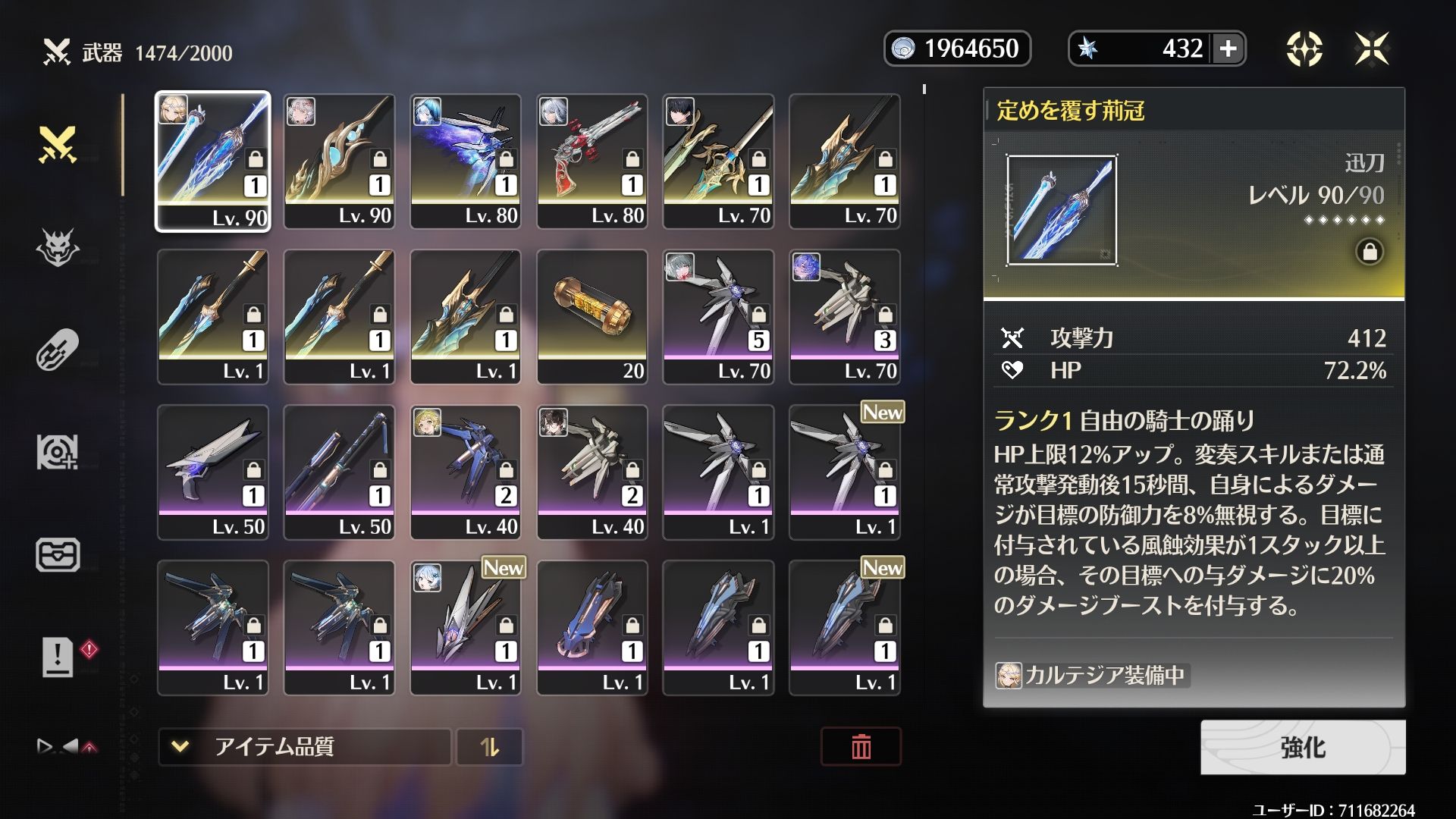The height and width of the screenshot is (819, 1456).
Task: Click the circular compass icon in the top bar
Action: pos(1304,49)
